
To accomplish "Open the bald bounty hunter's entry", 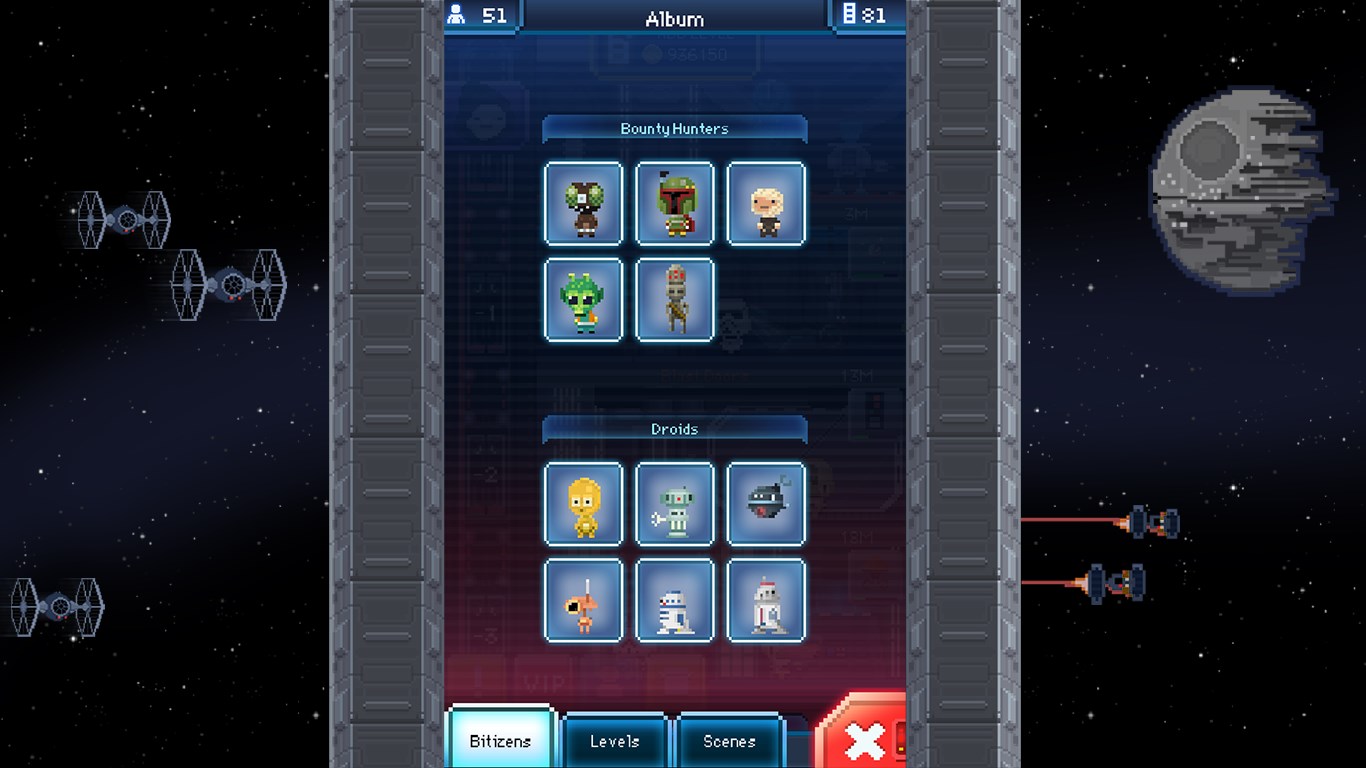I will tap(766, 203).
